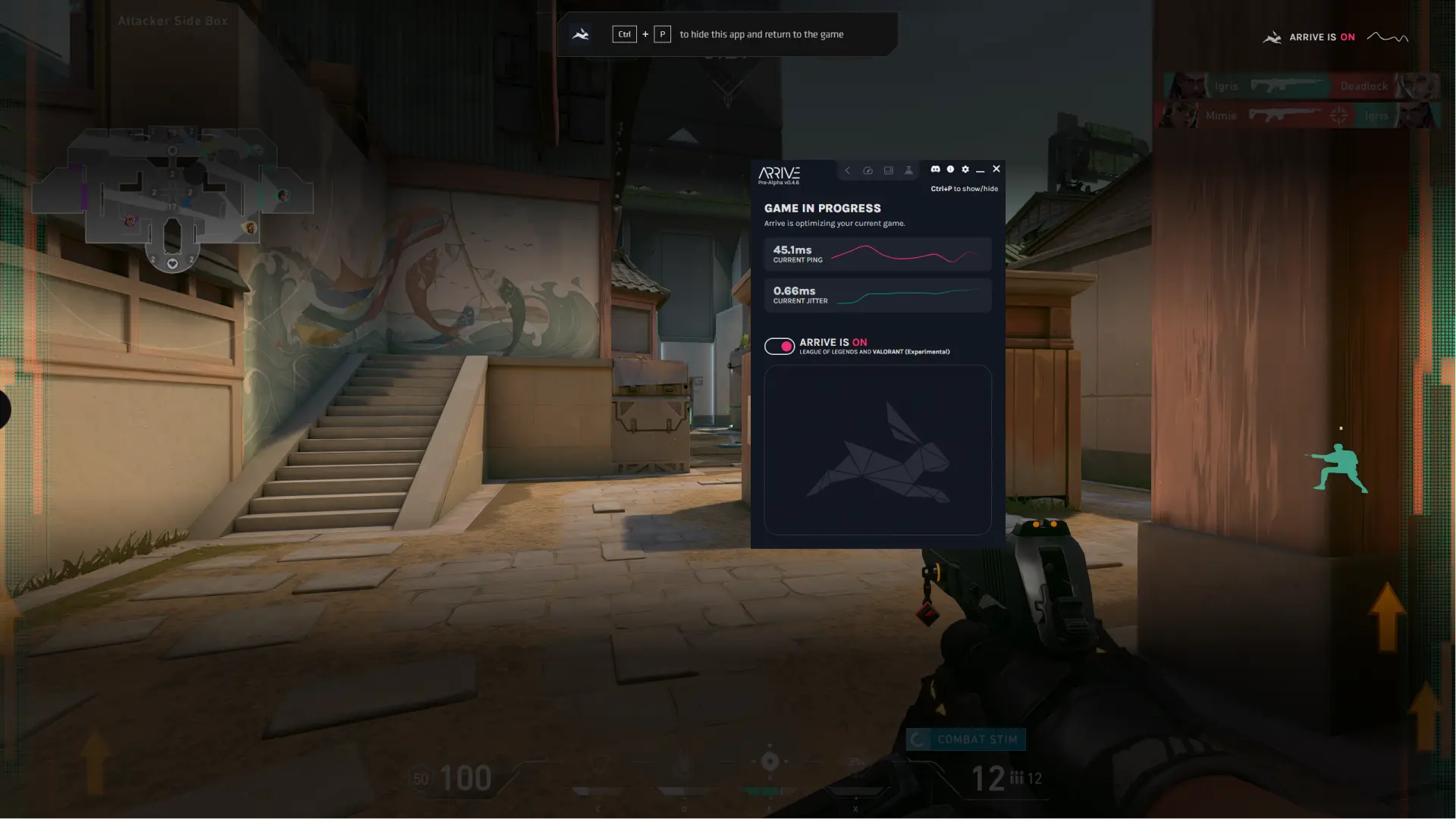1456x819 pixels.
Task: Click the Ctrl+P to show/hide shortcut label
Action: 965,188
